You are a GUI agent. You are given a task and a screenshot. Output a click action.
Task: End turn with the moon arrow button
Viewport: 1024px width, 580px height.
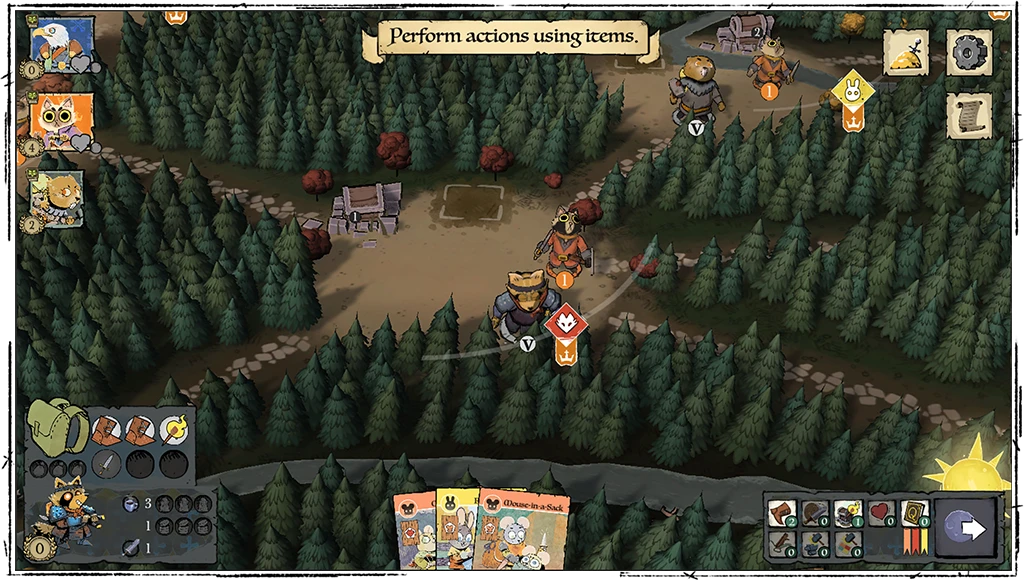[969, 528]
